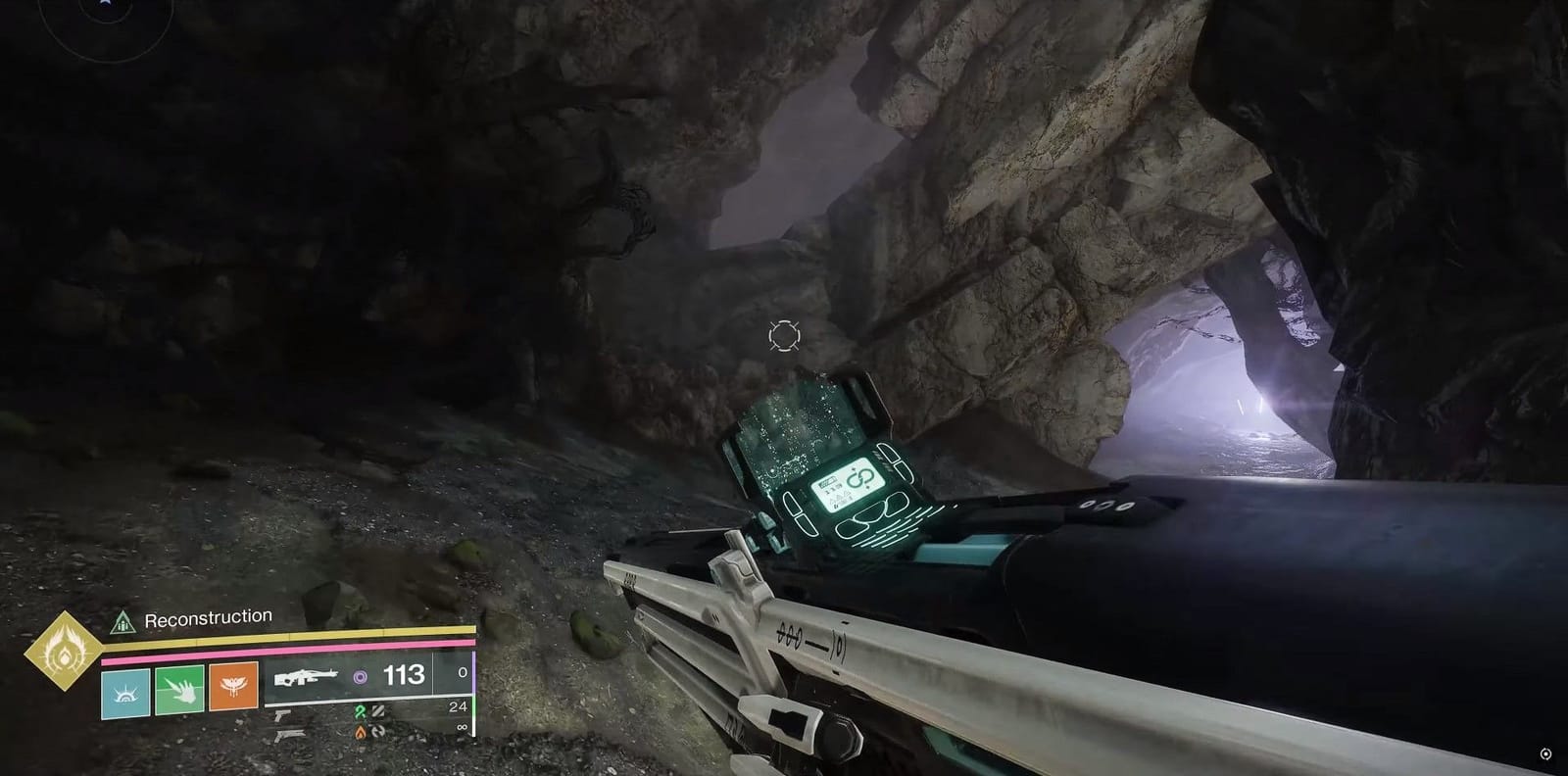1568x776 pixels.
Task: Click the orange Solar element icon
Action: 361,732
